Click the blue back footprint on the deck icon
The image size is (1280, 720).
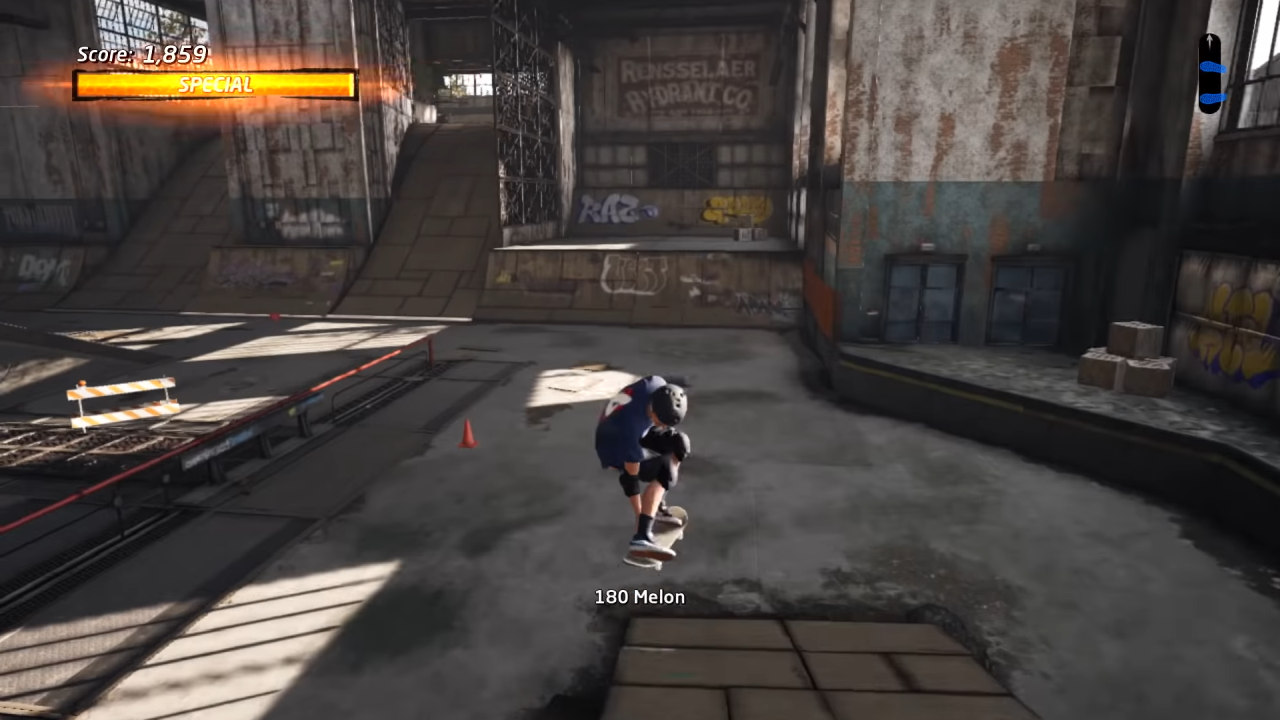click(x=1213, y=97)
